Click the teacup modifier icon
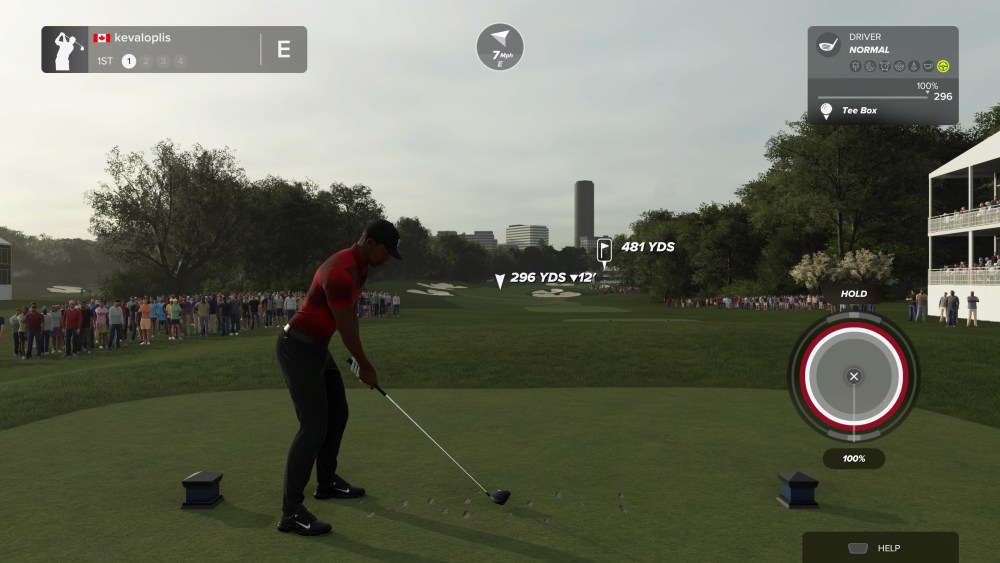1000x563 pixels. (928, 67)
